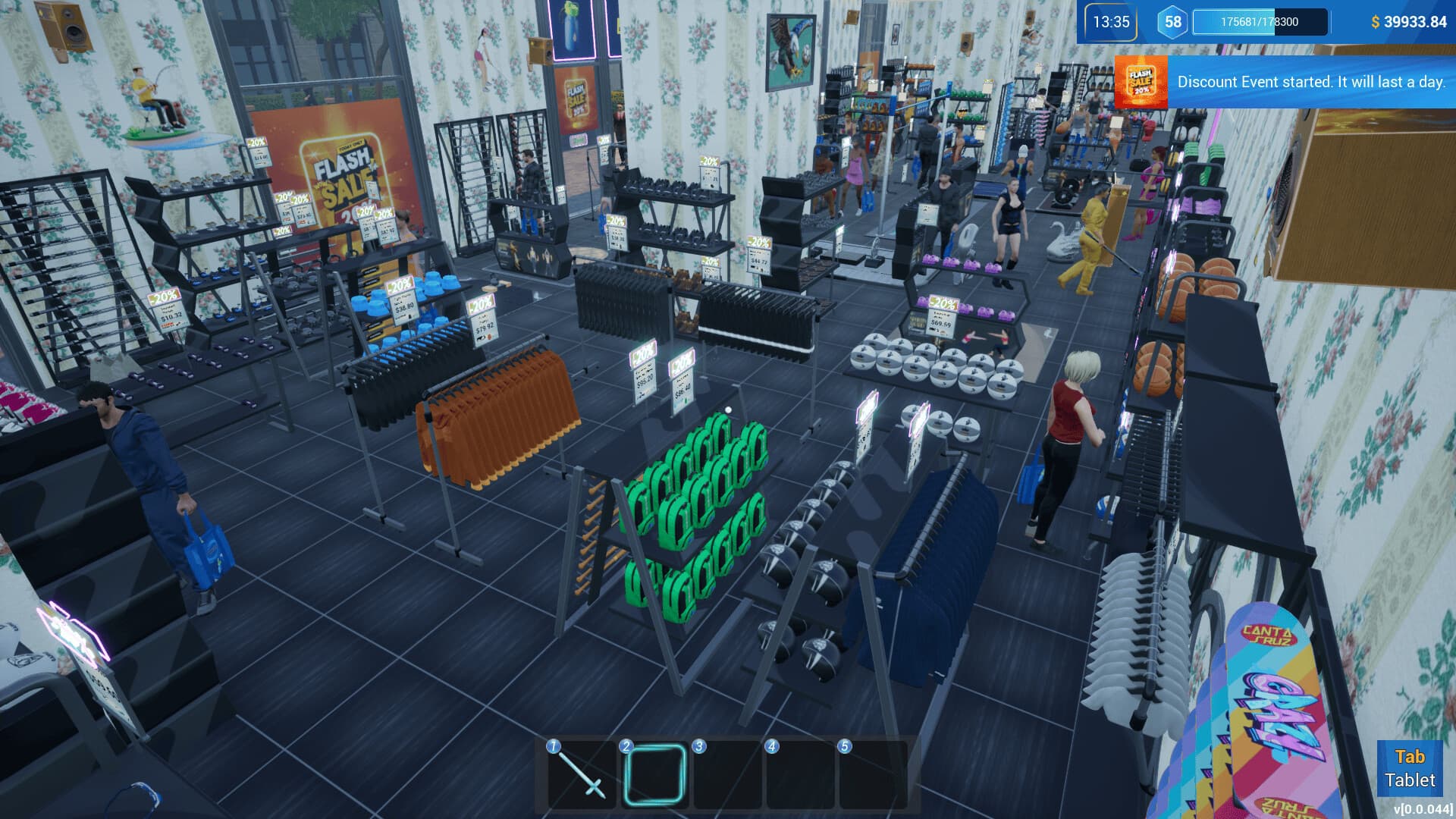The width and height of the screenshot is (1456, 819).
Task: Click the level 58 hexagon badge
Action: click(1172, 22)
